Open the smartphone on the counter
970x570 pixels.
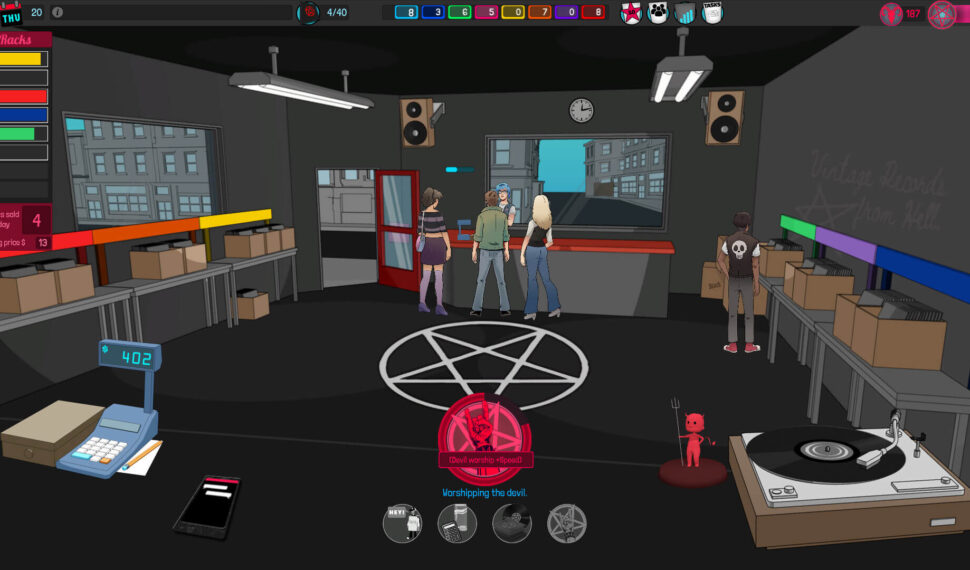[x=208, y=506]
